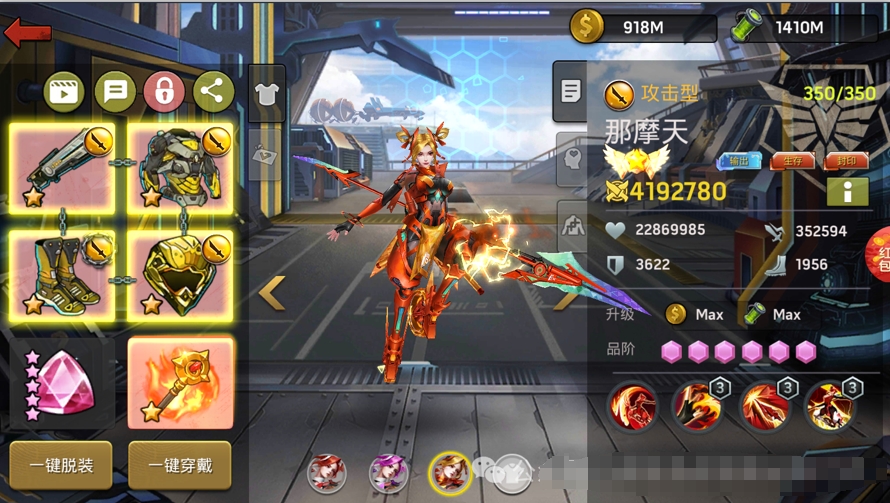The height and width of the screenshot is (503, 890).
Task: Toggle the red padlock lock button
Action: pos(164,92)
